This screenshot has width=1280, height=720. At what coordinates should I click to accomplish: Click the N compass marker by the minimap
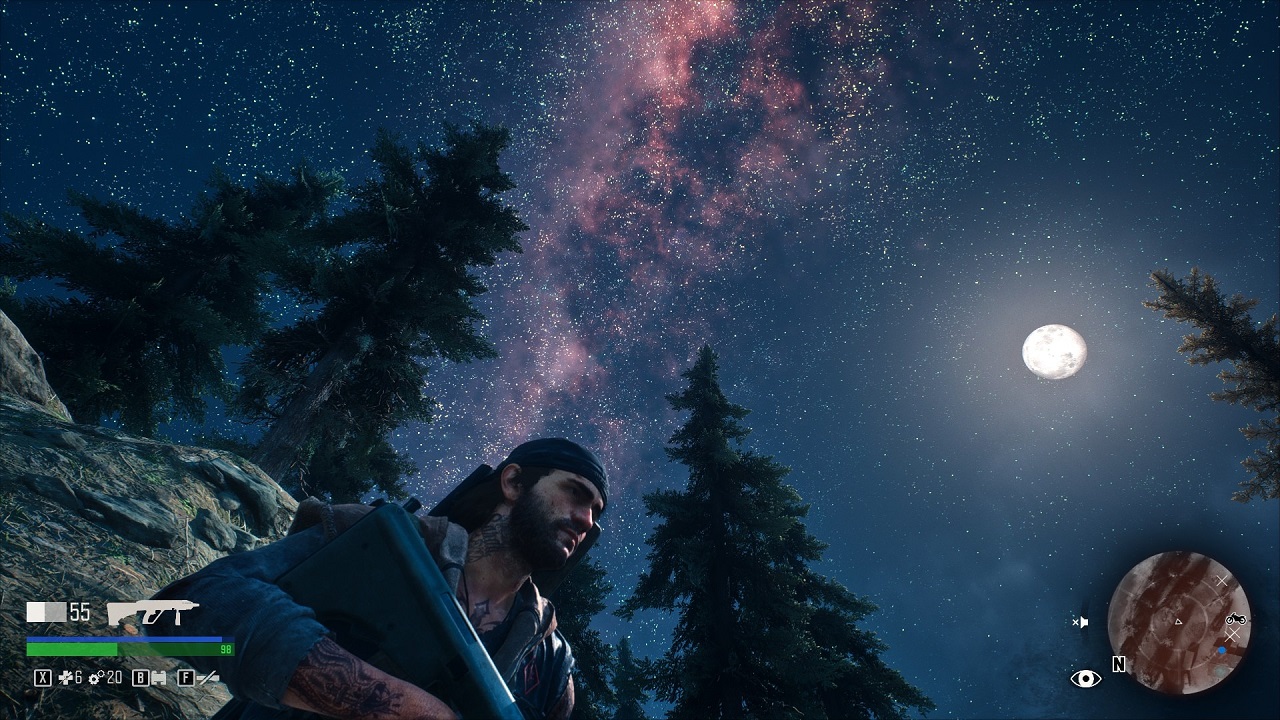coord(1119,664)
